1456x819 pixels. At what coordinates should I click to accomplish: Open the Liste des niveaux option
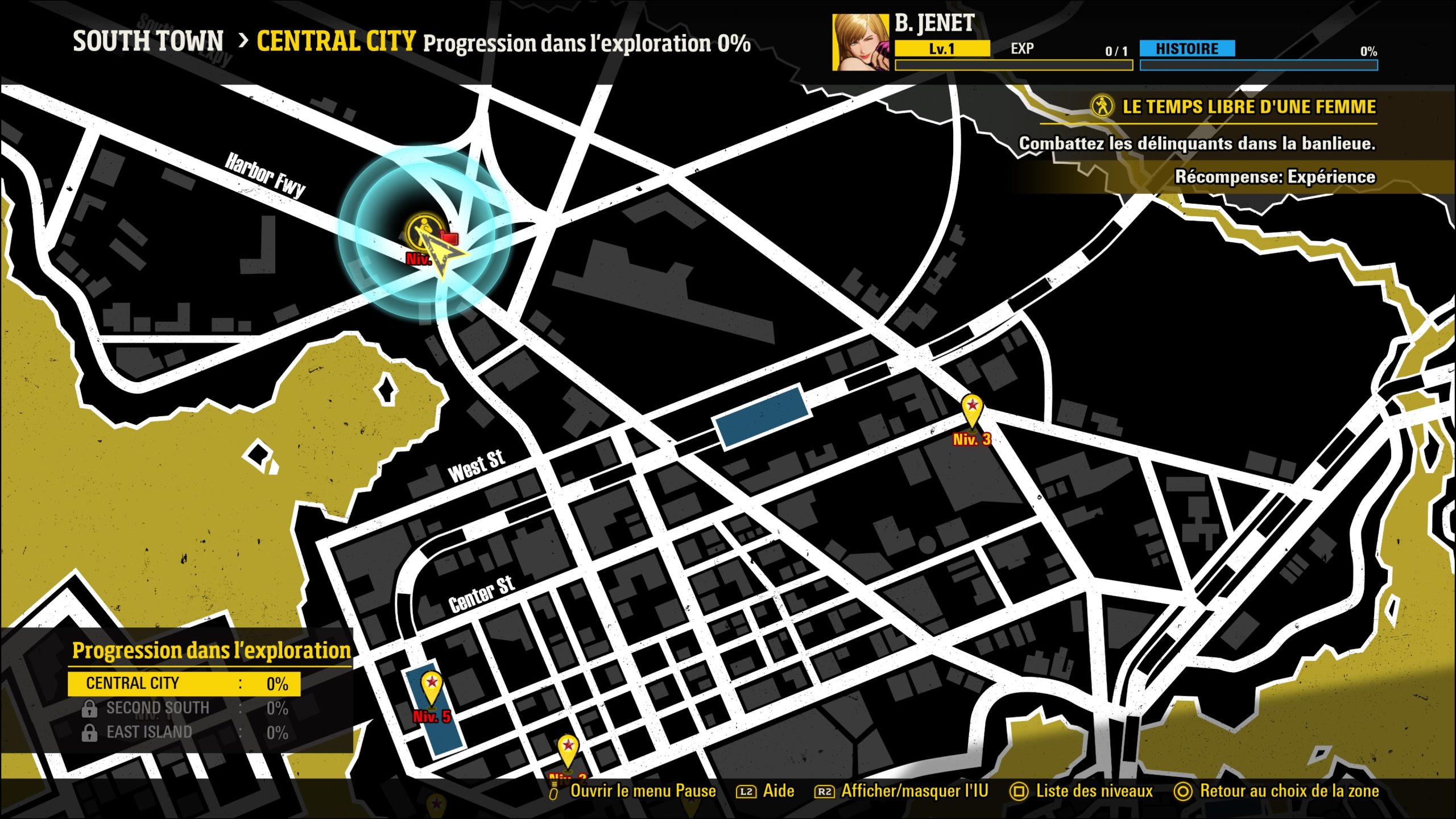point(1082,791)
